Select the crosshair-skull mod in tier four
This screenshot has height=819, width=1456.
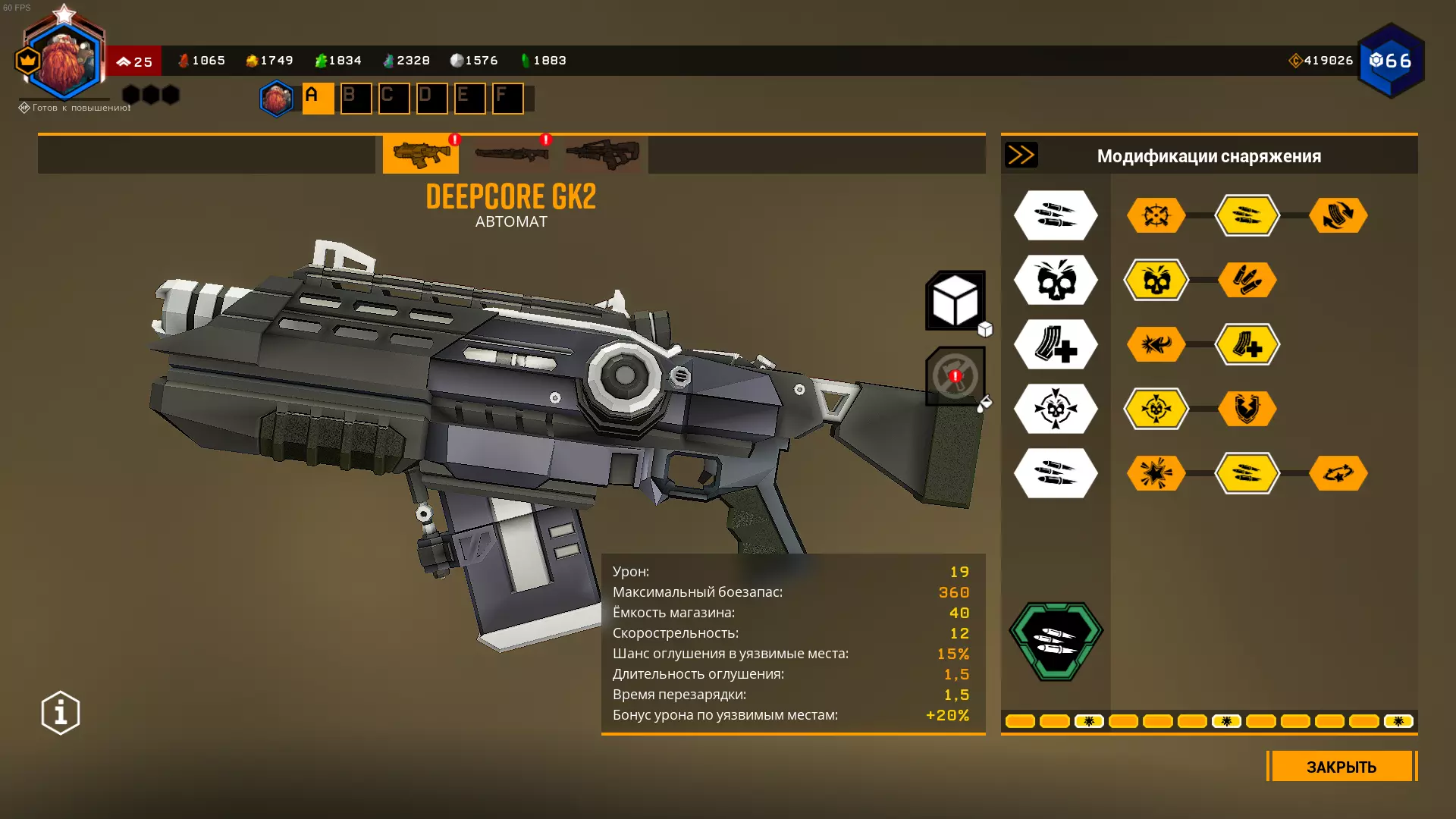coord(1156,409)
